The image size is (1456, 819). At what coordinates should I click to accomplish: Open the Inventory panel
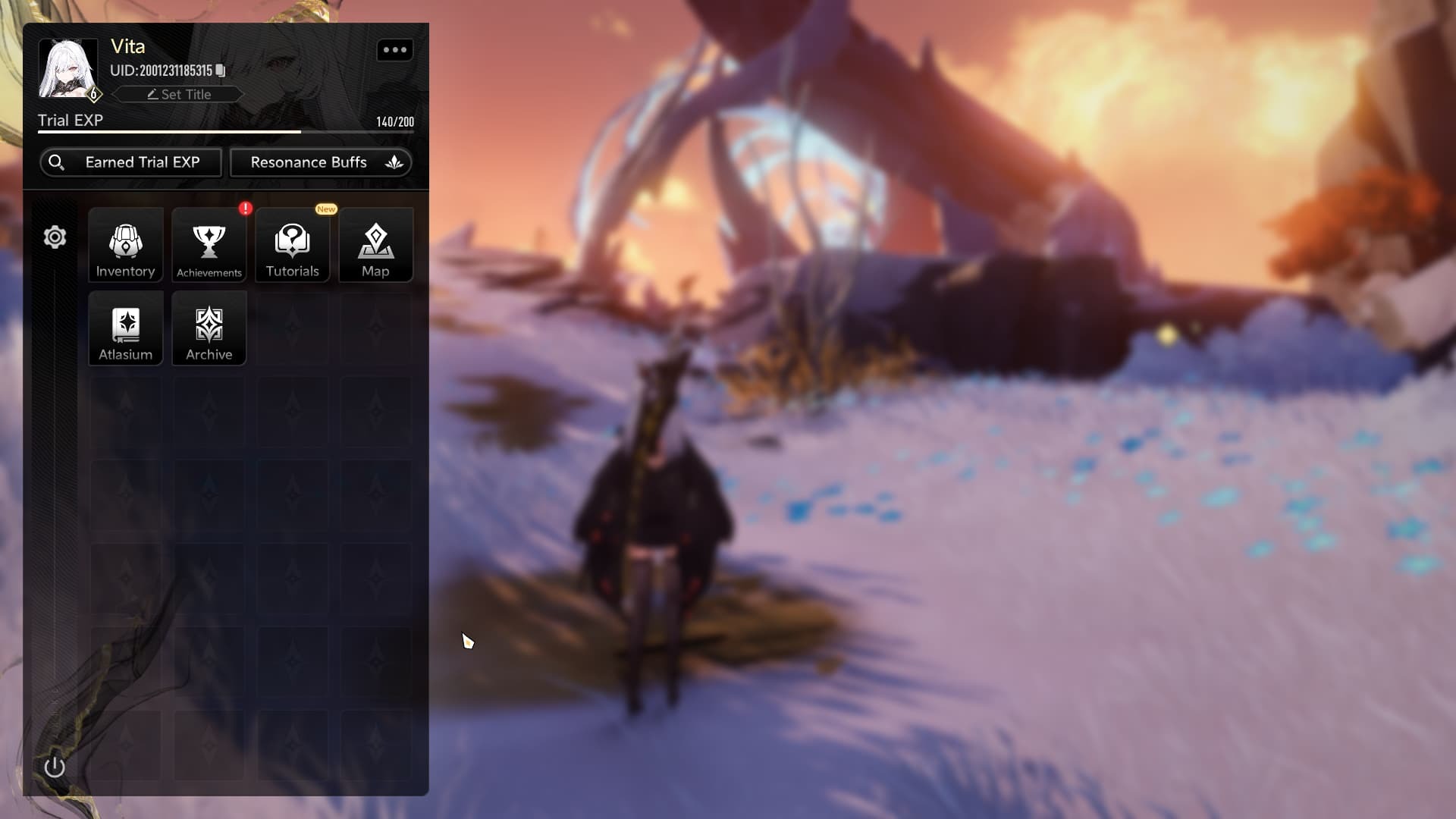pyautogui.click(x=125, y=244)
